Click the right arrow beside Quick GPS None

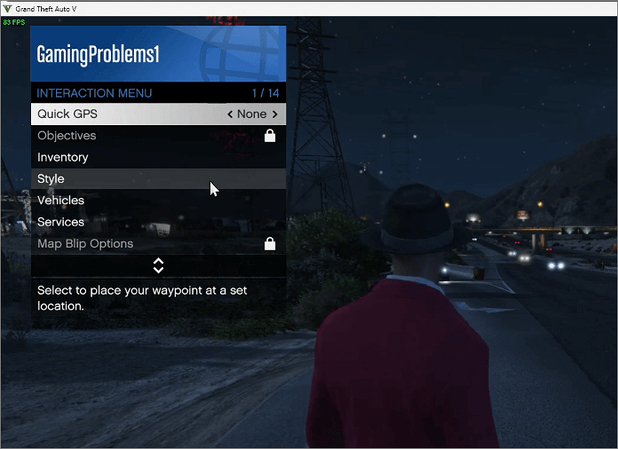click(275, 114)
